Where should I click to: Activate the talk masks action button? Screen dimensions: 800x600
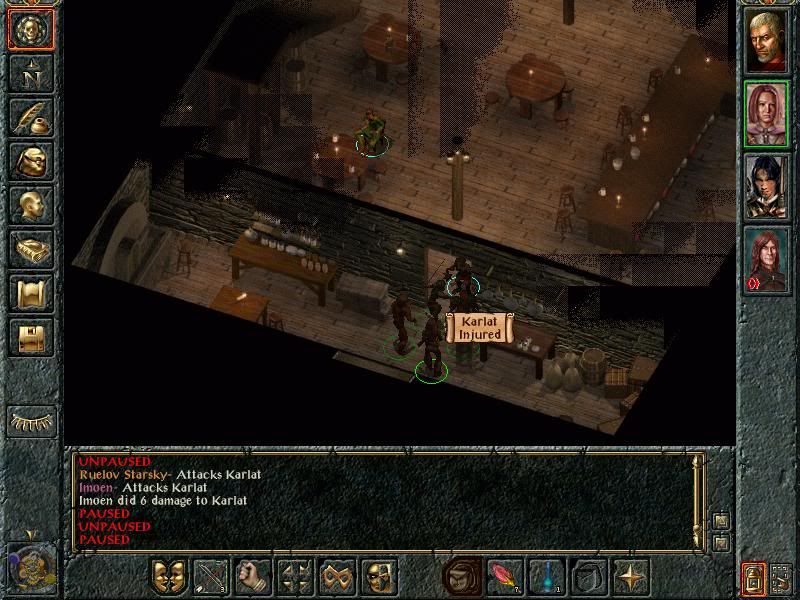coord(168,577)
